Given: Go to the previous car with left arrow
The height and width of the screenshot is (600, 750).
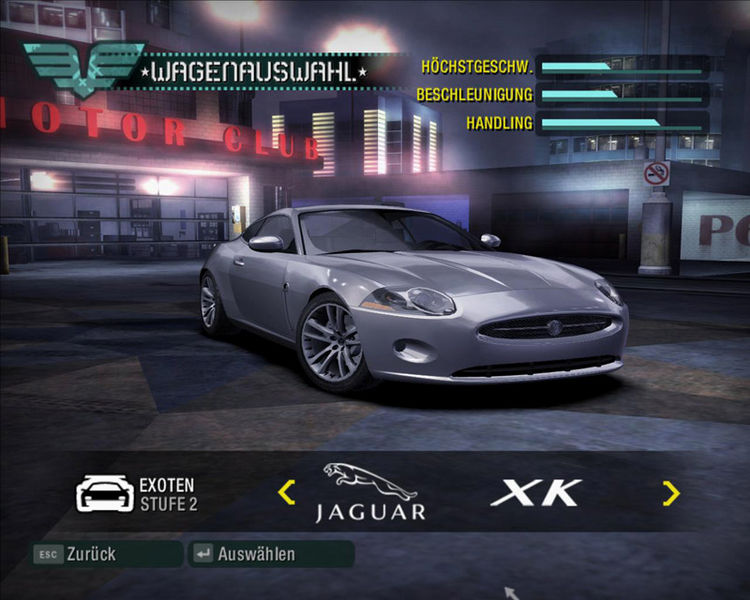Looking at the screenshot, I should [287, 492].
